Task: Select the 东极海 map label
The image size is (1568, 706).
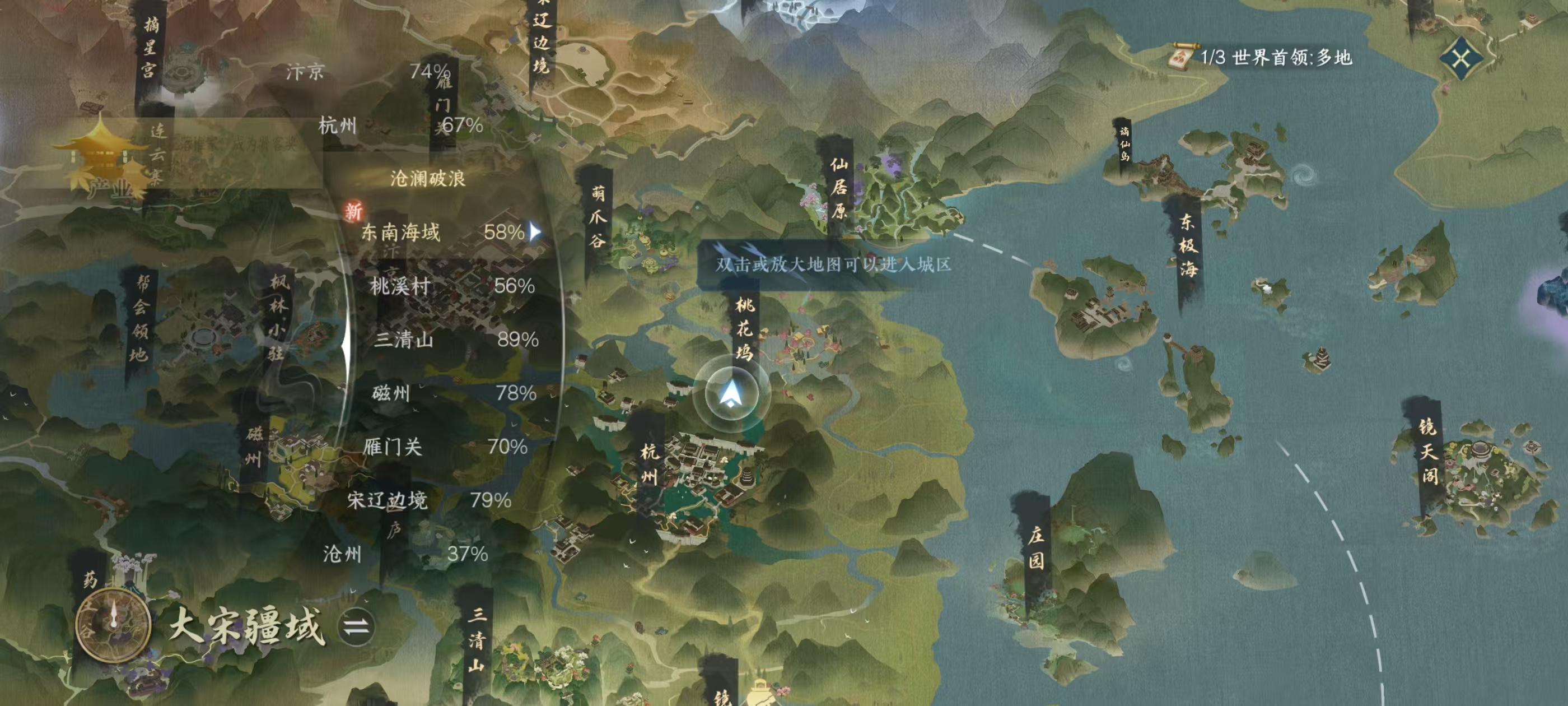Action: click(1187, 245)
